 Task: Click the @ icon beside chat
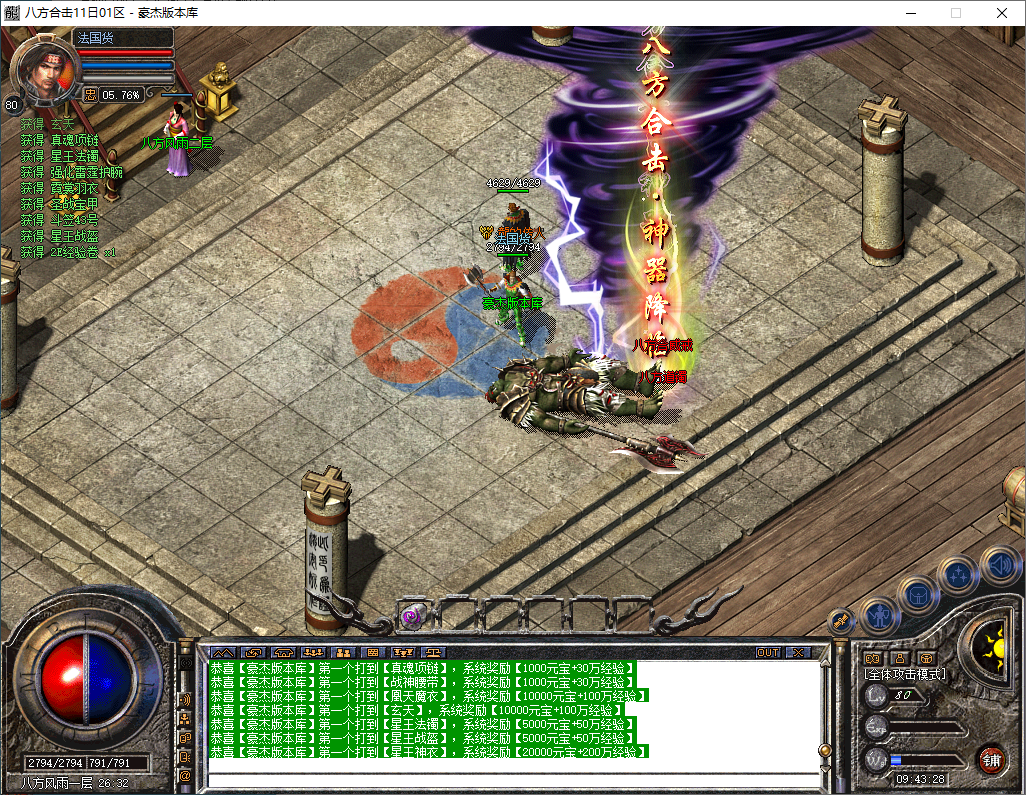[x=185, y=775]
